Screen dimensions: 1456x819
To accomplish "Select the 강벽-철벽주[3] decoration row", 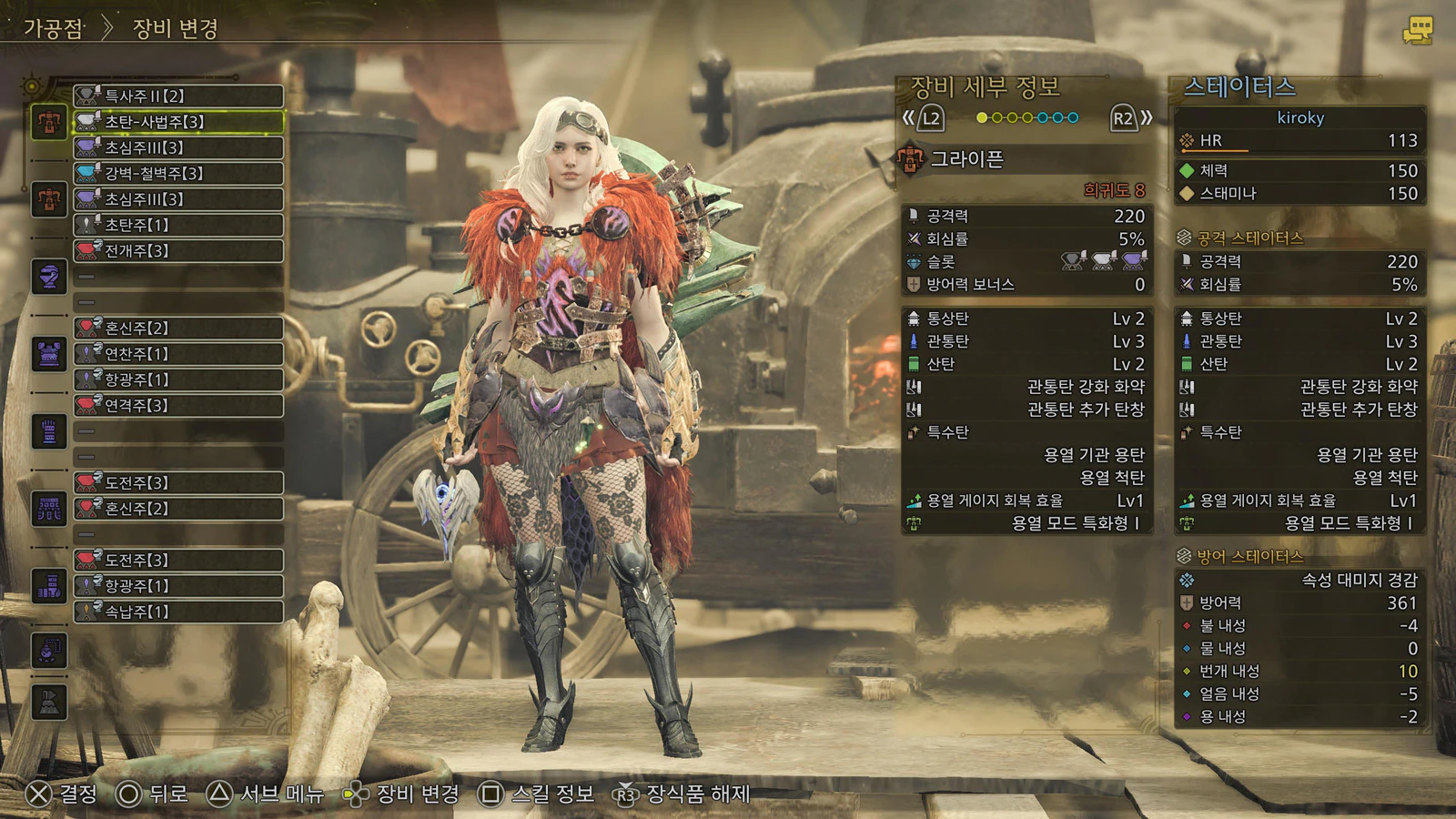I will (178, 173).
